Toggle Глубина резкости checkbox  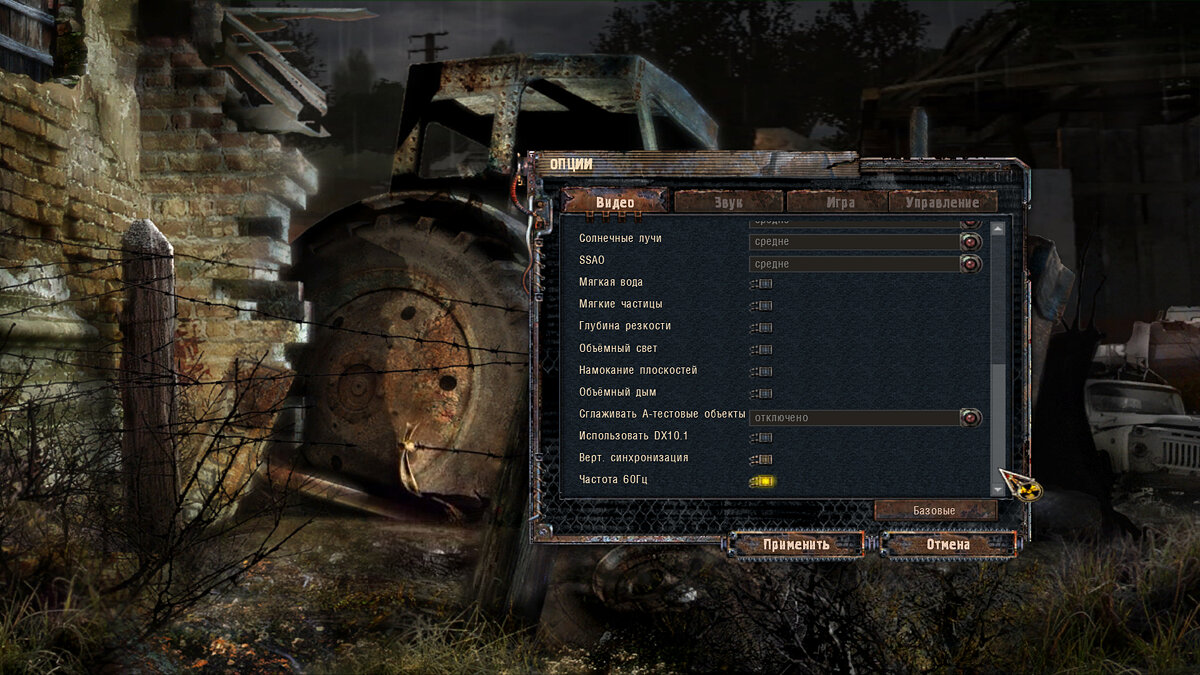[763, 327]
